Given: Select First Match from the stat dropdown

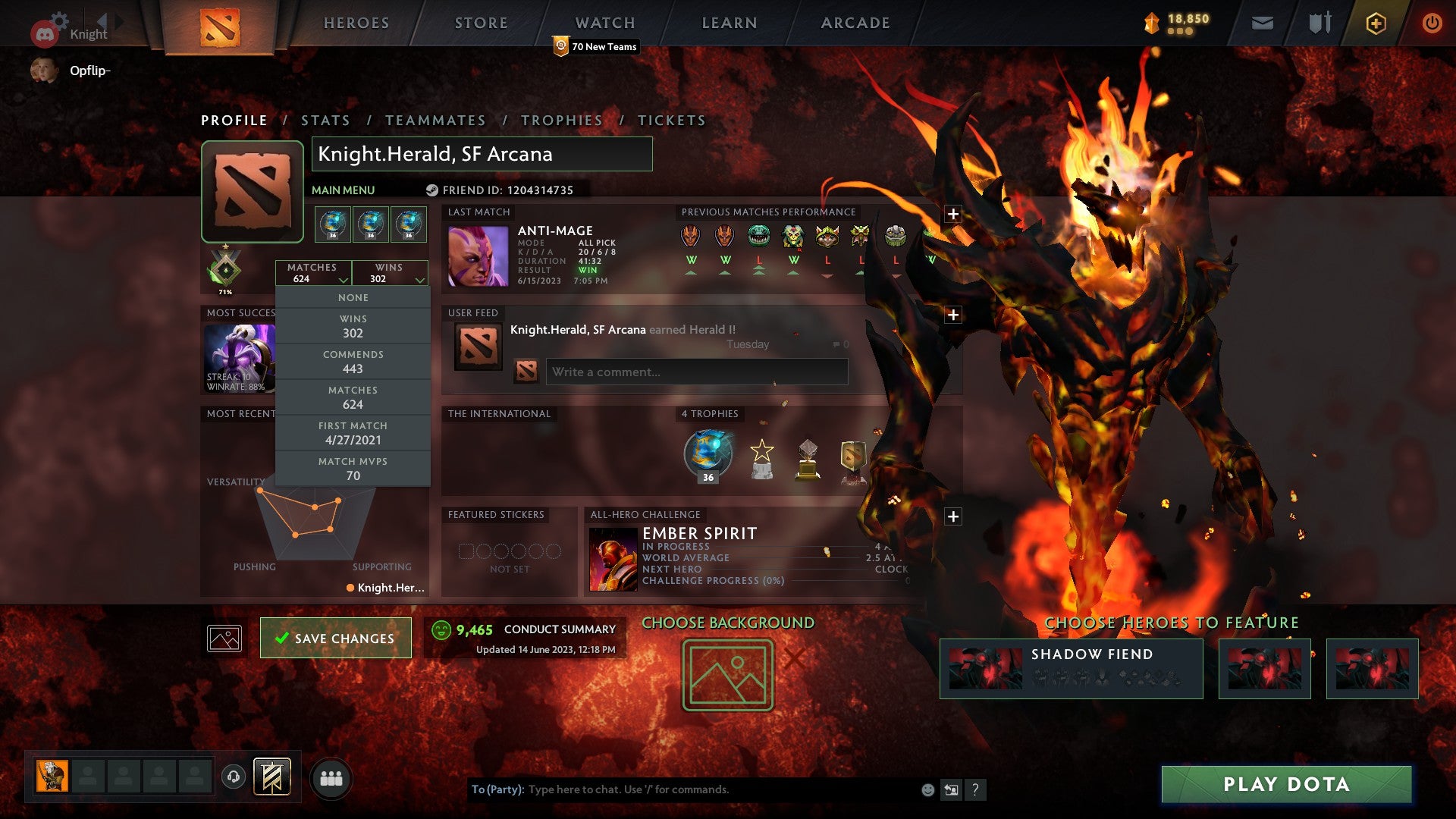Looking at the screenshot, I should click(353, 432).
